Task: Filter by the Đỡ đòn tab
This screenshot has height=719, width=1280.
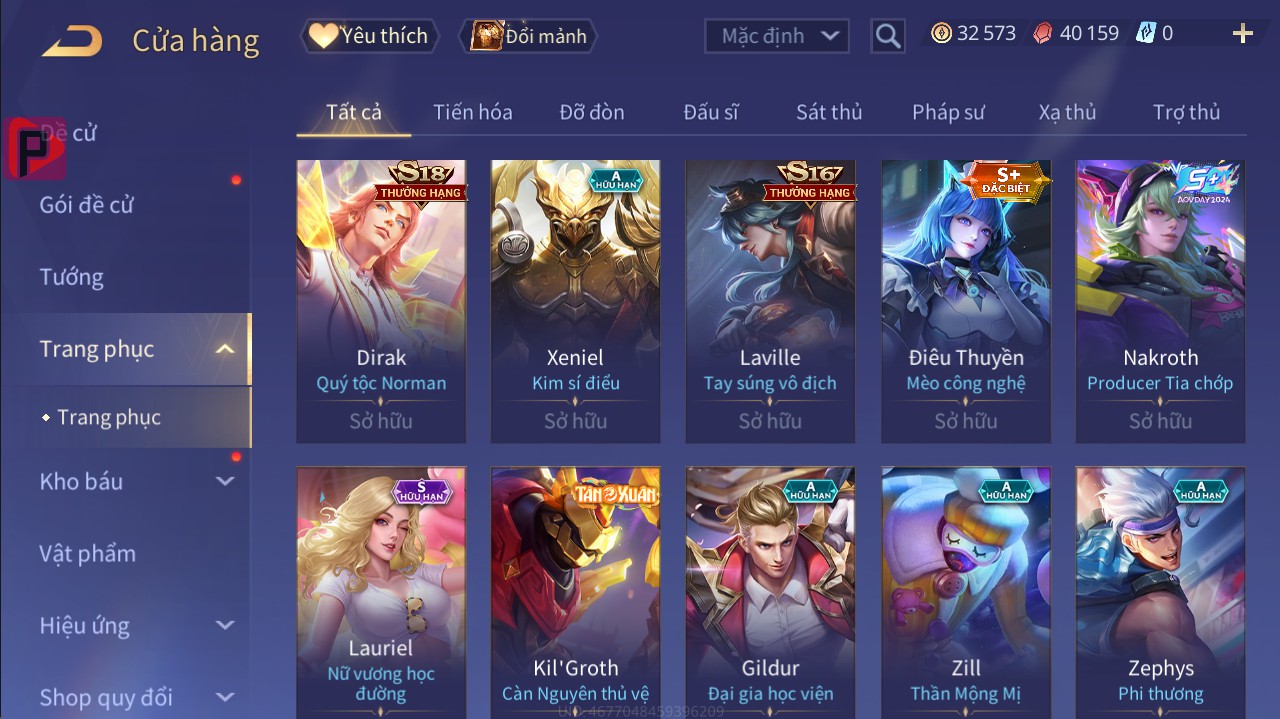Action: pyautogui.click(x=592, y=112)
